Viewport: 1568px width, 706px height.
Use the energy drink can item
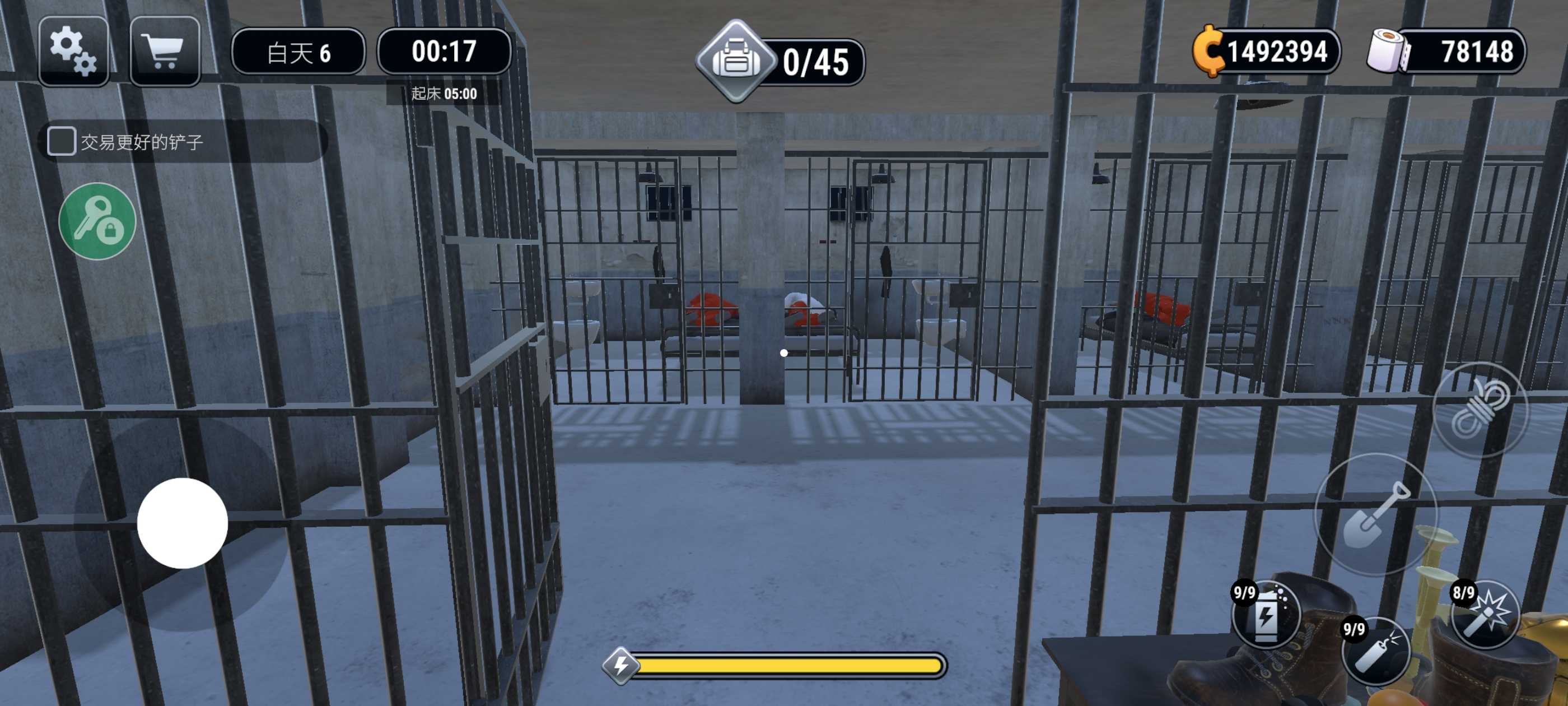point(1266,615)
